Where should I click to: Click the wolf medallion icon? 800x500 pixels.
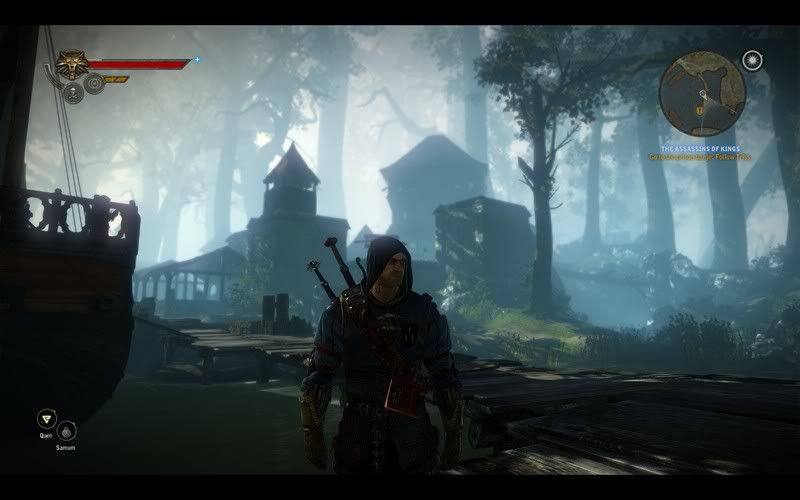click(71, 64)
